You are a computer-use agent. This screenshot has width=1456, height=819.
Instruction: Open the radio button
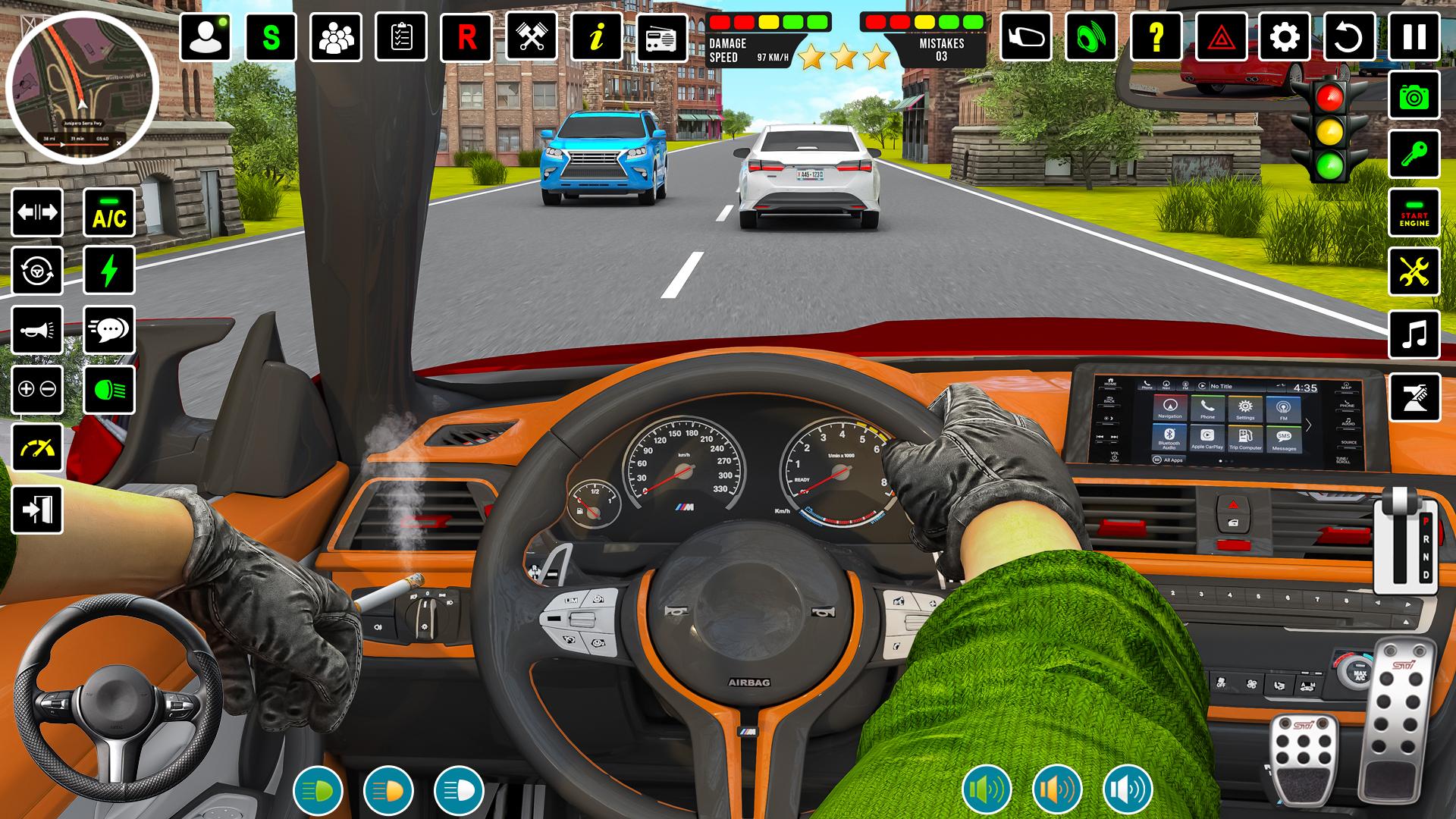(x=662, y=36)
